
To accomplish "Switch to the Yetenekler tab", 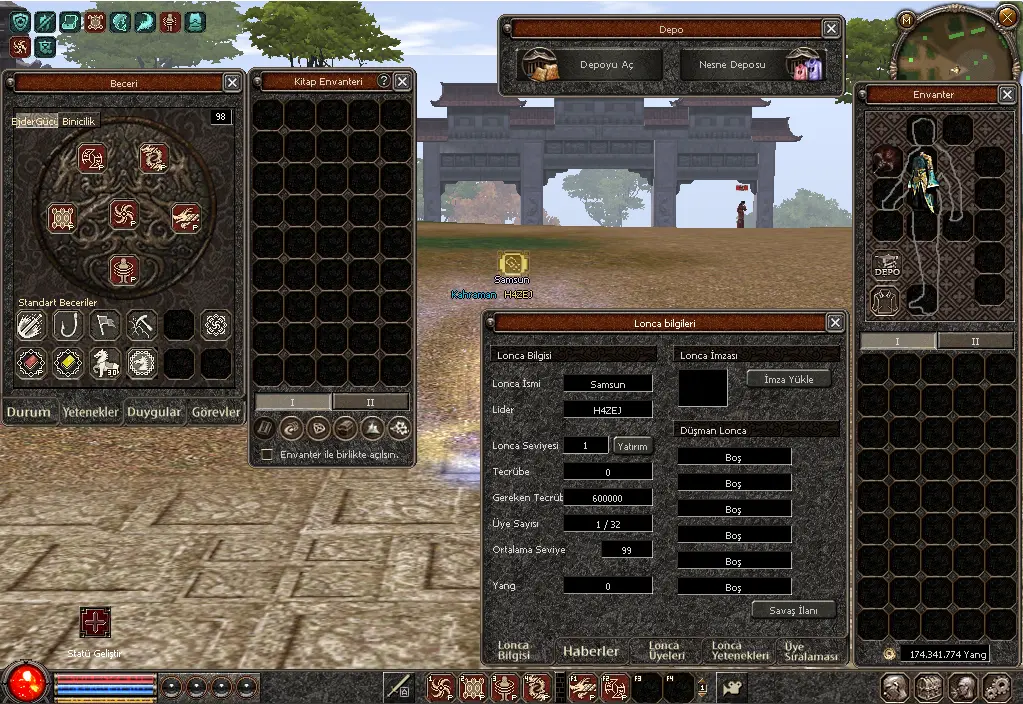I will click(93, 412).
